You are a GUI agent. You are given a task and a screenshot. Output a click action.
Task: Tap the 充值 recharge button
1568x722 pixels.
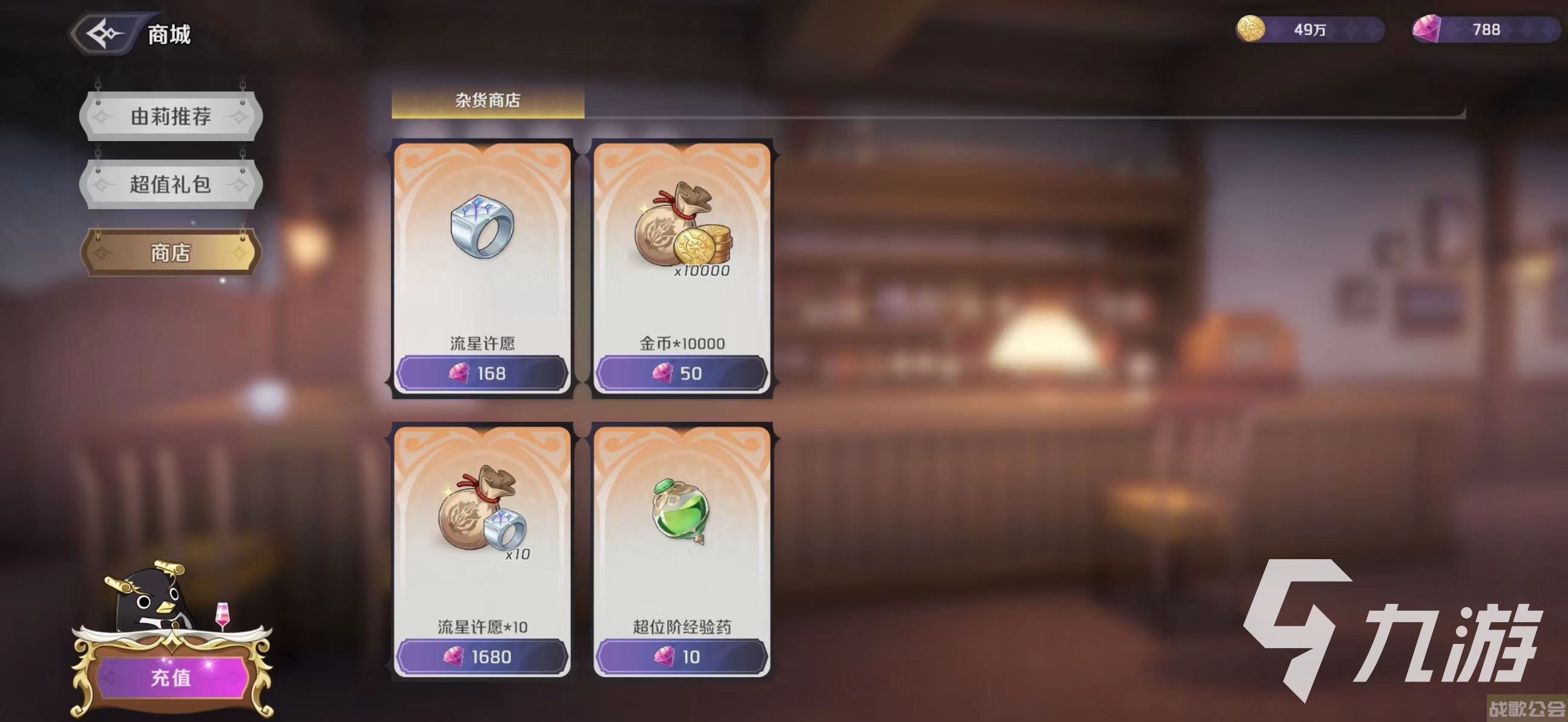(171, 677)
